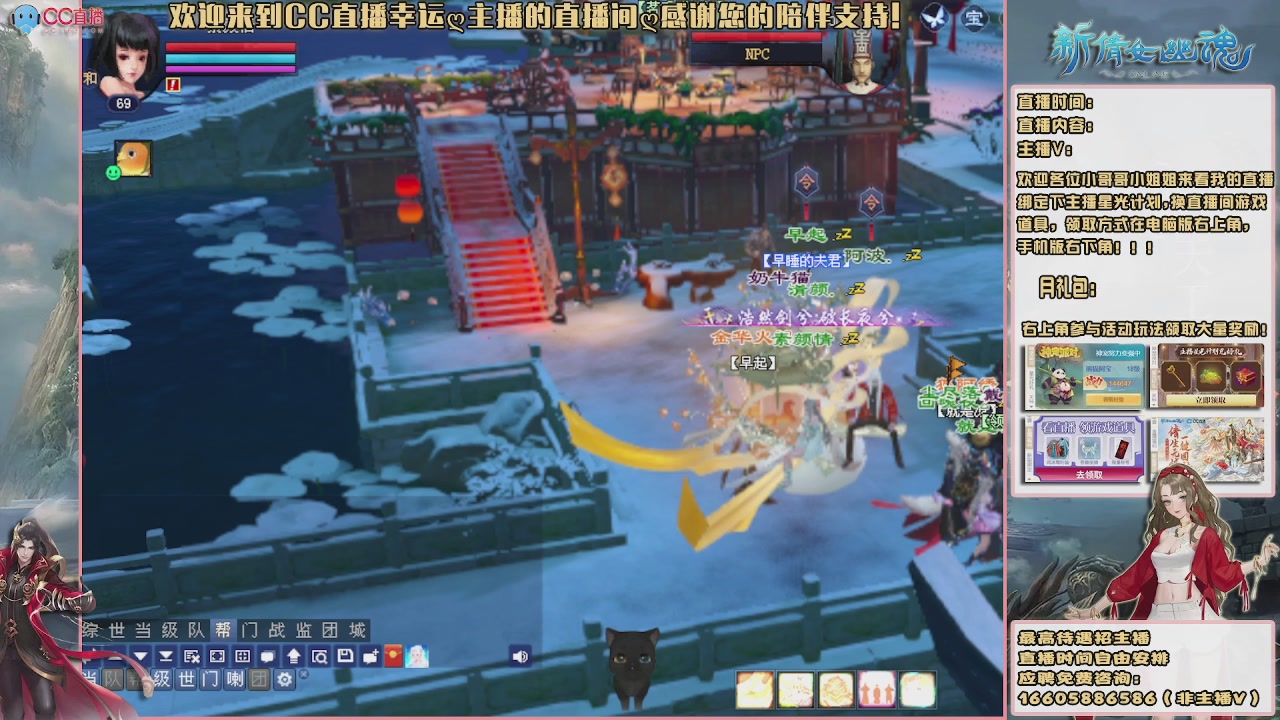Viewport: 1280px width, 720px height.
Task: Toggle the 团 chat channel filter
Action: coord(259,678)
